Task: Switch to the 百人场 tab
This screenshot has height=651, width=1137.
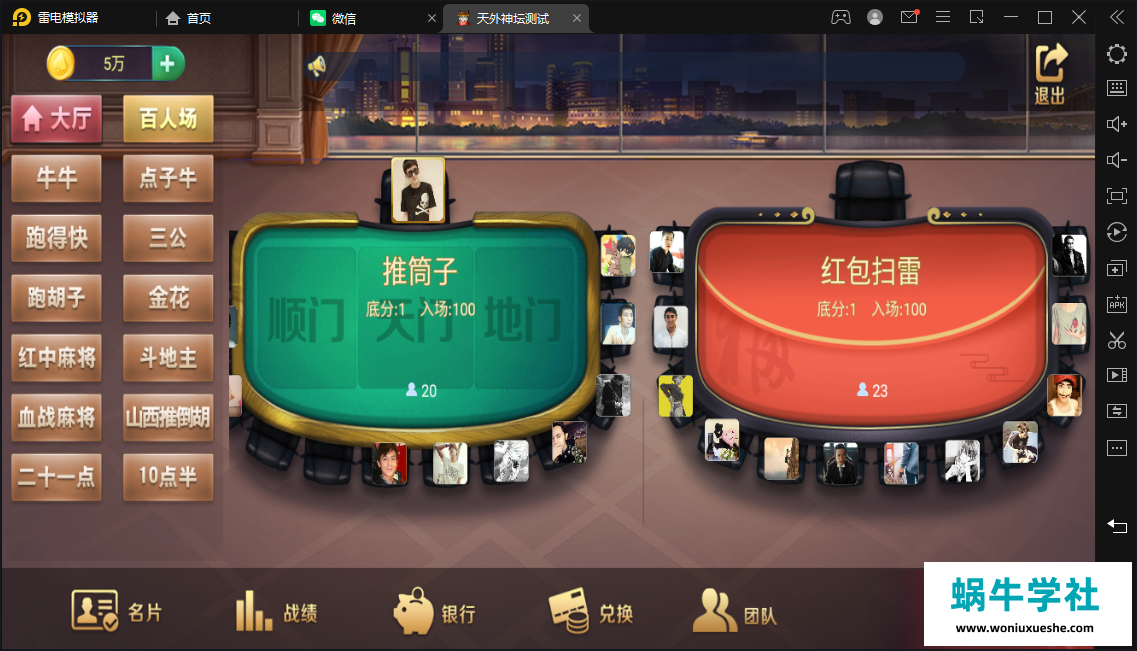Action: point(168,119)
